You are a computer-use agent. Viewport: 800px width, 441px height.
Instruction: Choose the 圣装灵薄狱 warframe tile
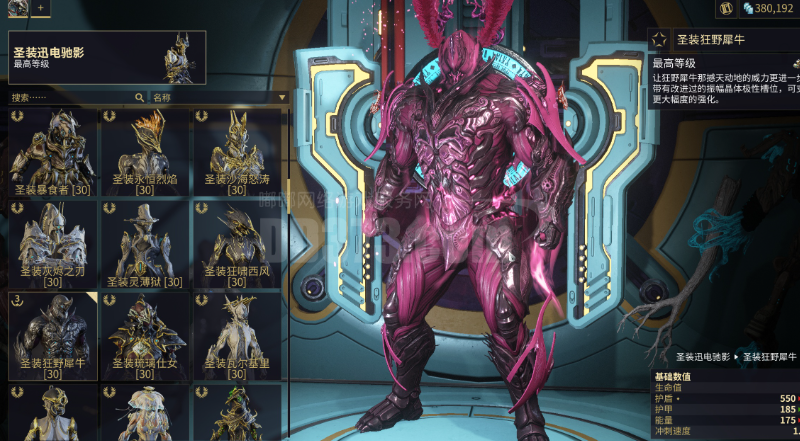pyautogui.click(x=145, y=244)
